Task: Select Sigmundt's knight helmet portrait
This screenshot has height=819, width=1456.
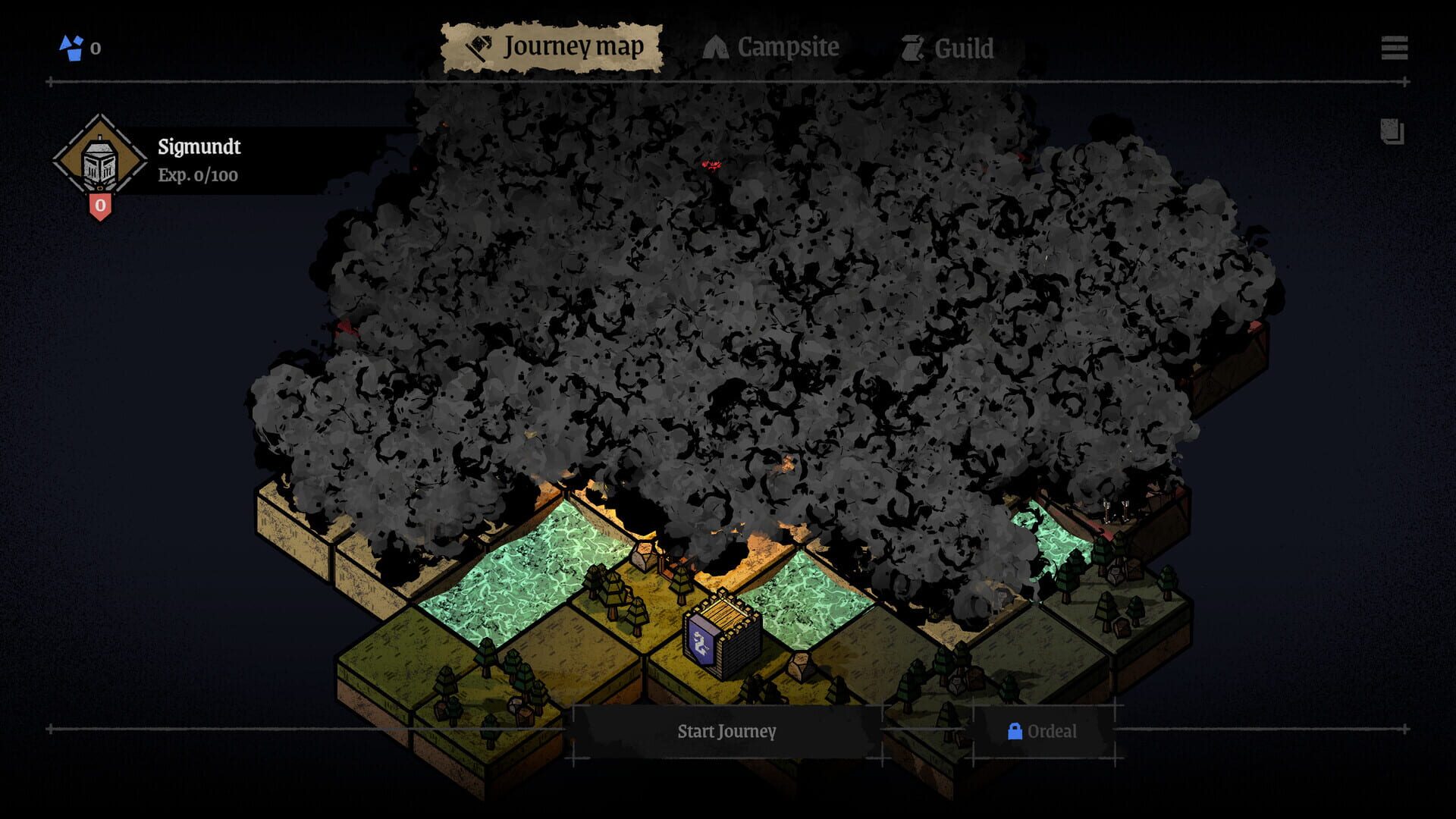Action: (x=101, y=162)
